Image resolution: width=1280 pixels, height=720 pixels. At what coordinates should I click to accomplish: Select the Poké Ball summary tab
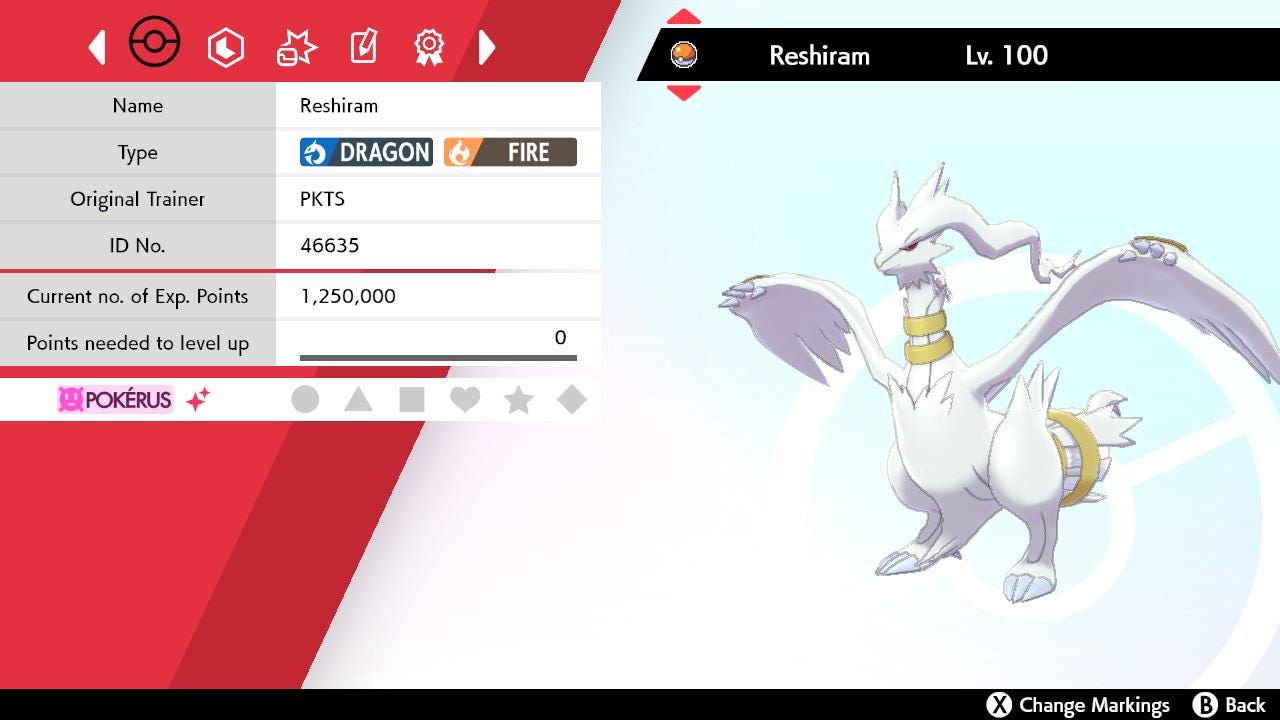[155, 44]
